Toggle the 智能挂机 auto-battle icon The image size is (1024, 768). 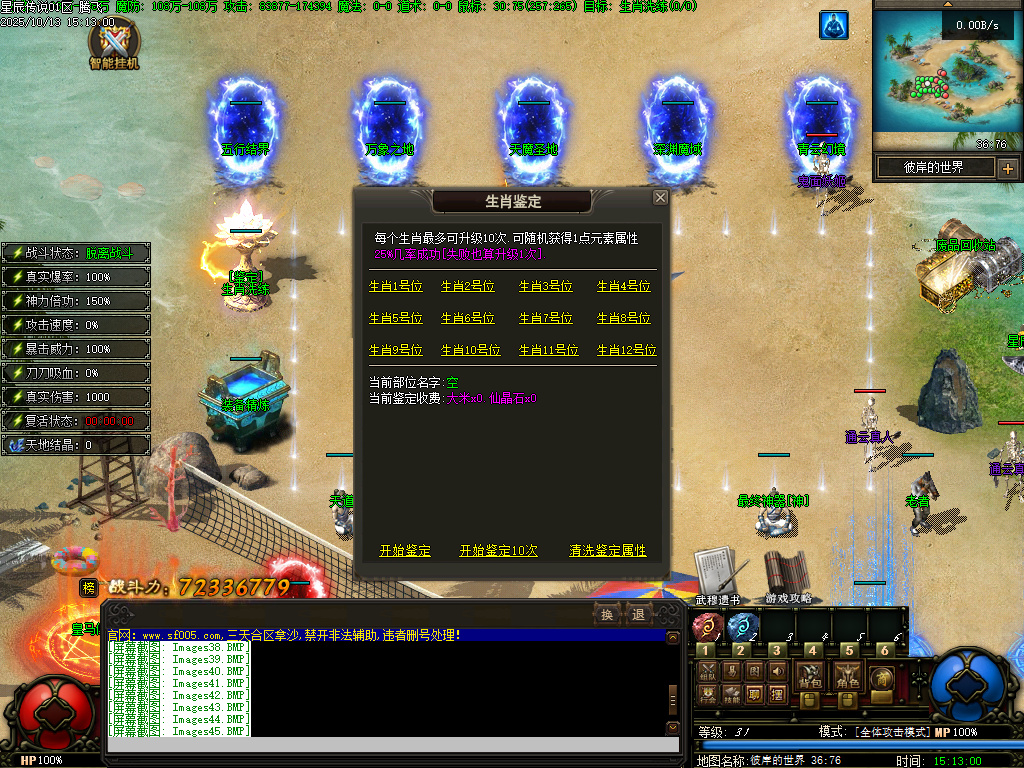114,44
